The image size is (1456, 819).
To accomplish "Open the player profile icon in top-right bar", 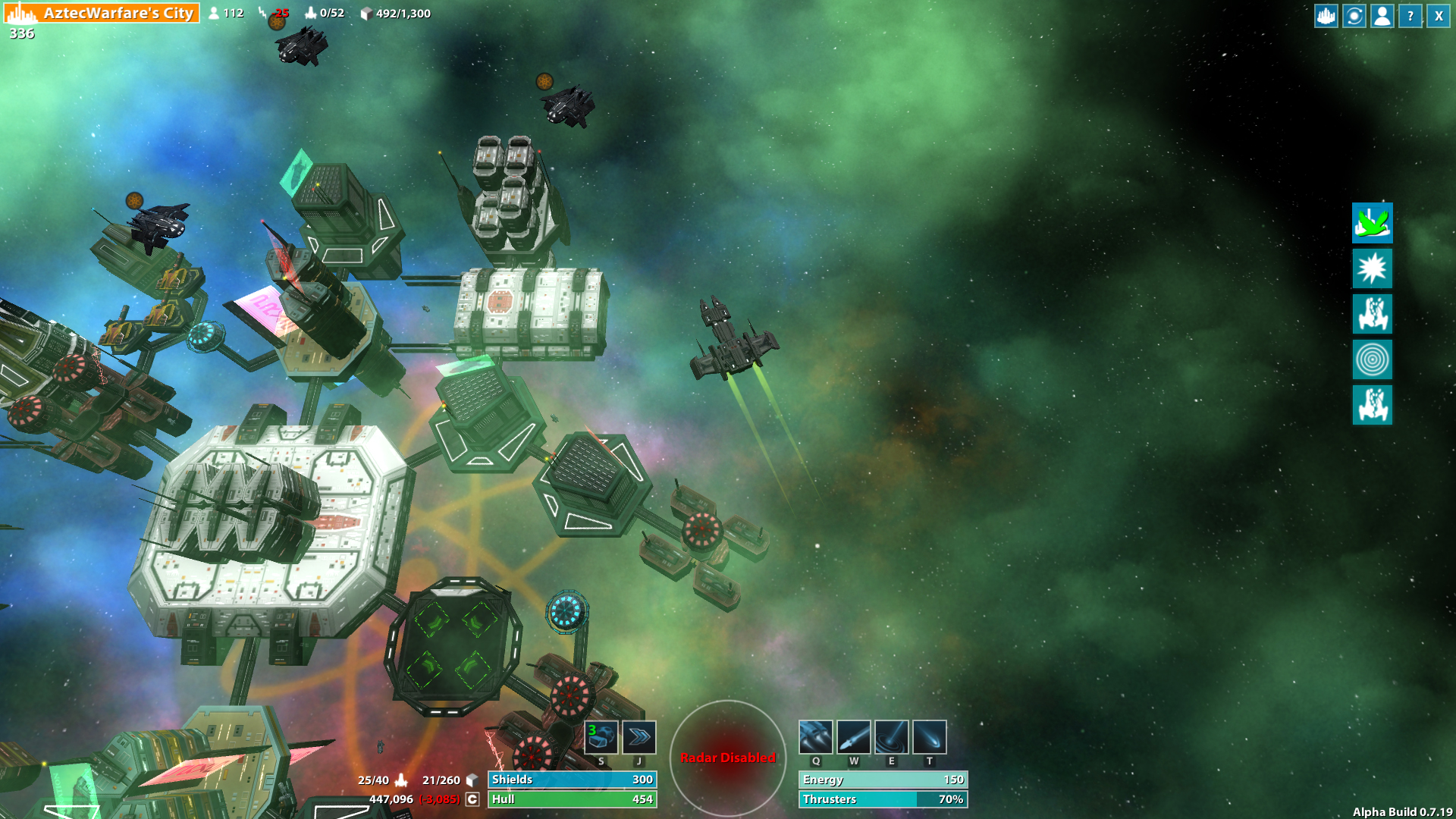I will [x=1380, y=17].
